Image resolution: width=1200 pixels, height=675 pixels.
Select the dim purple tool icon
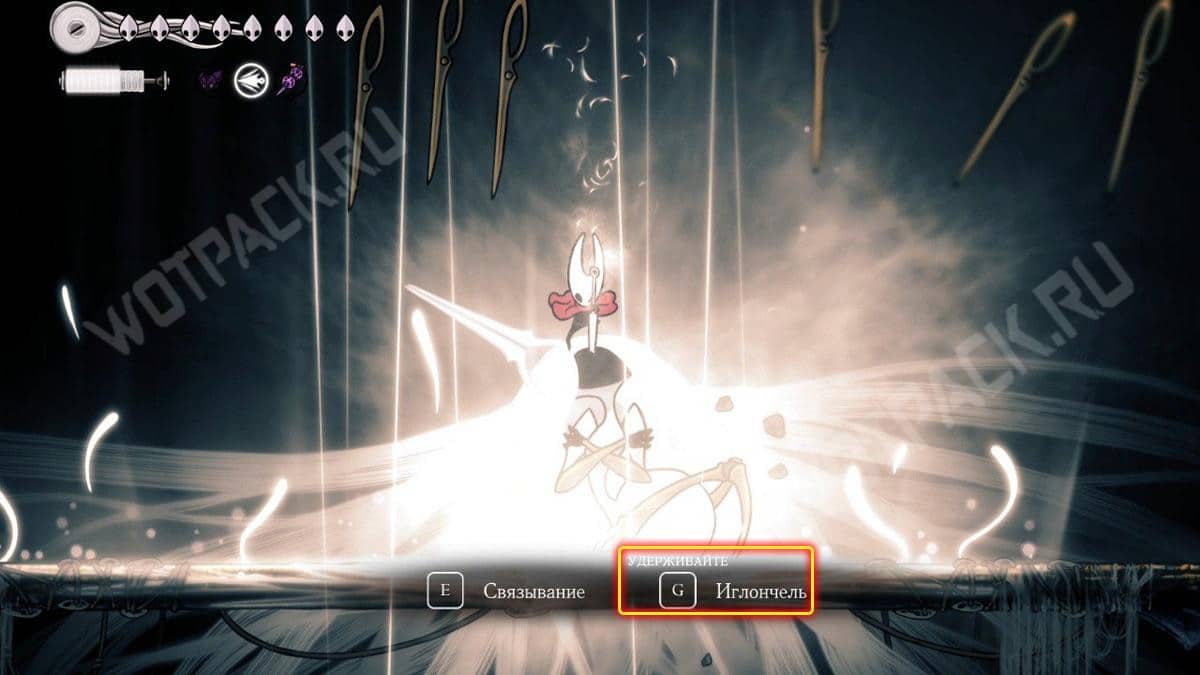point(210,80)
